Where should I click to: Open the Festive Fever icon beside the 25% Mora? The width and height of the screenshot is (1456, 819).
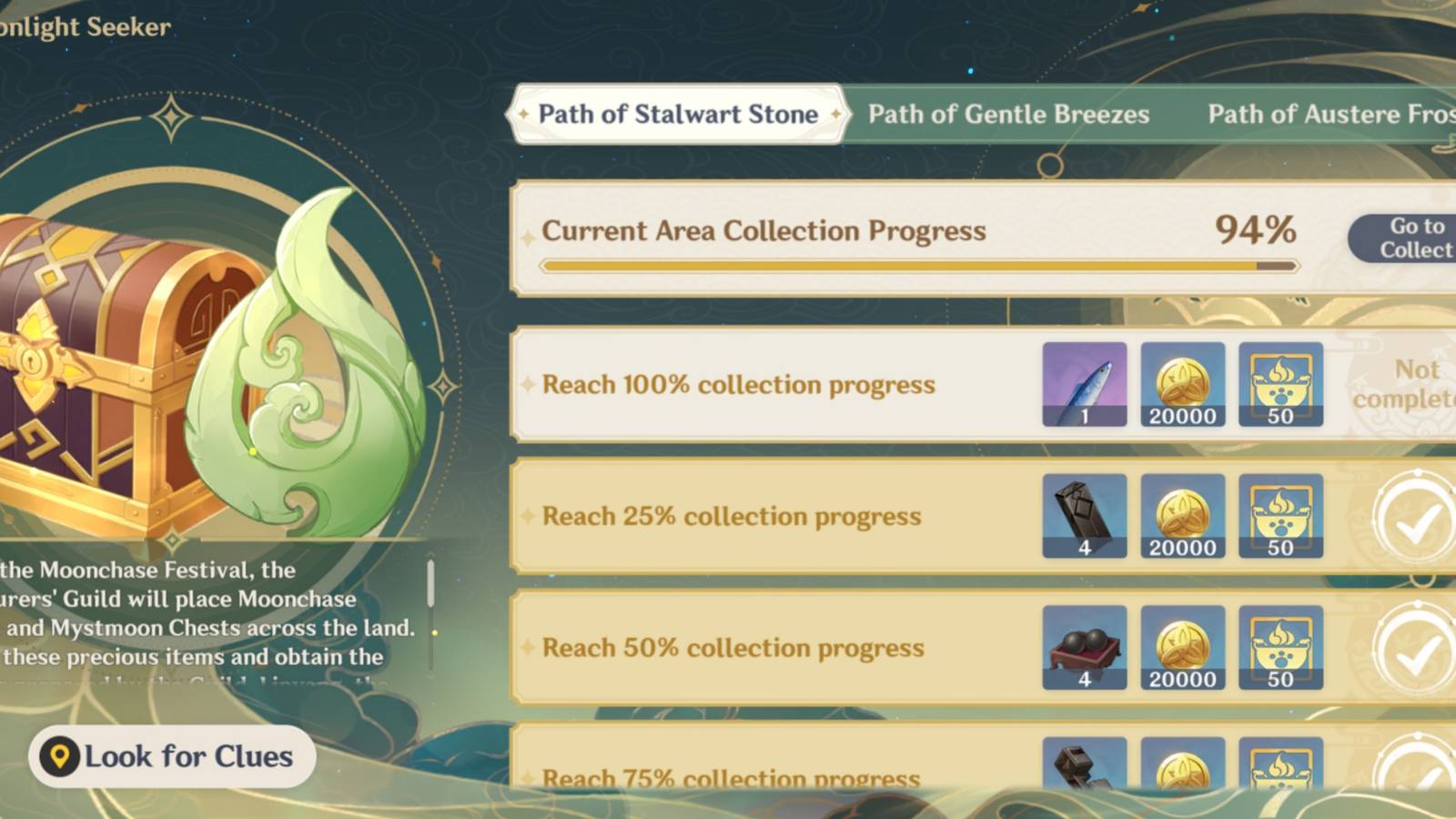pos(1281,516)
